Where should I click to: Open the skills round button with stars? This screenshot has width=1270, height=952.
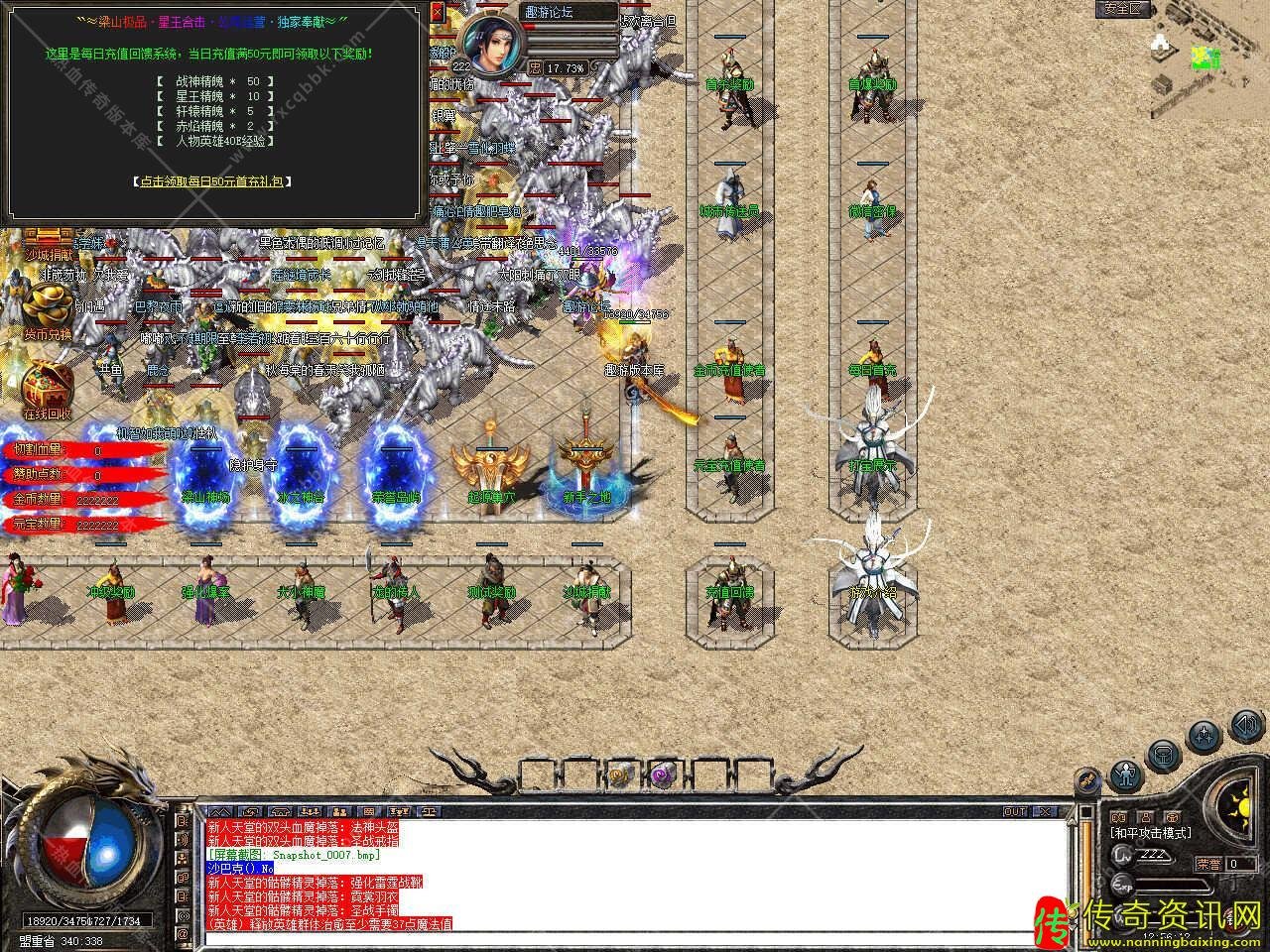click(x=1203, y=737)
